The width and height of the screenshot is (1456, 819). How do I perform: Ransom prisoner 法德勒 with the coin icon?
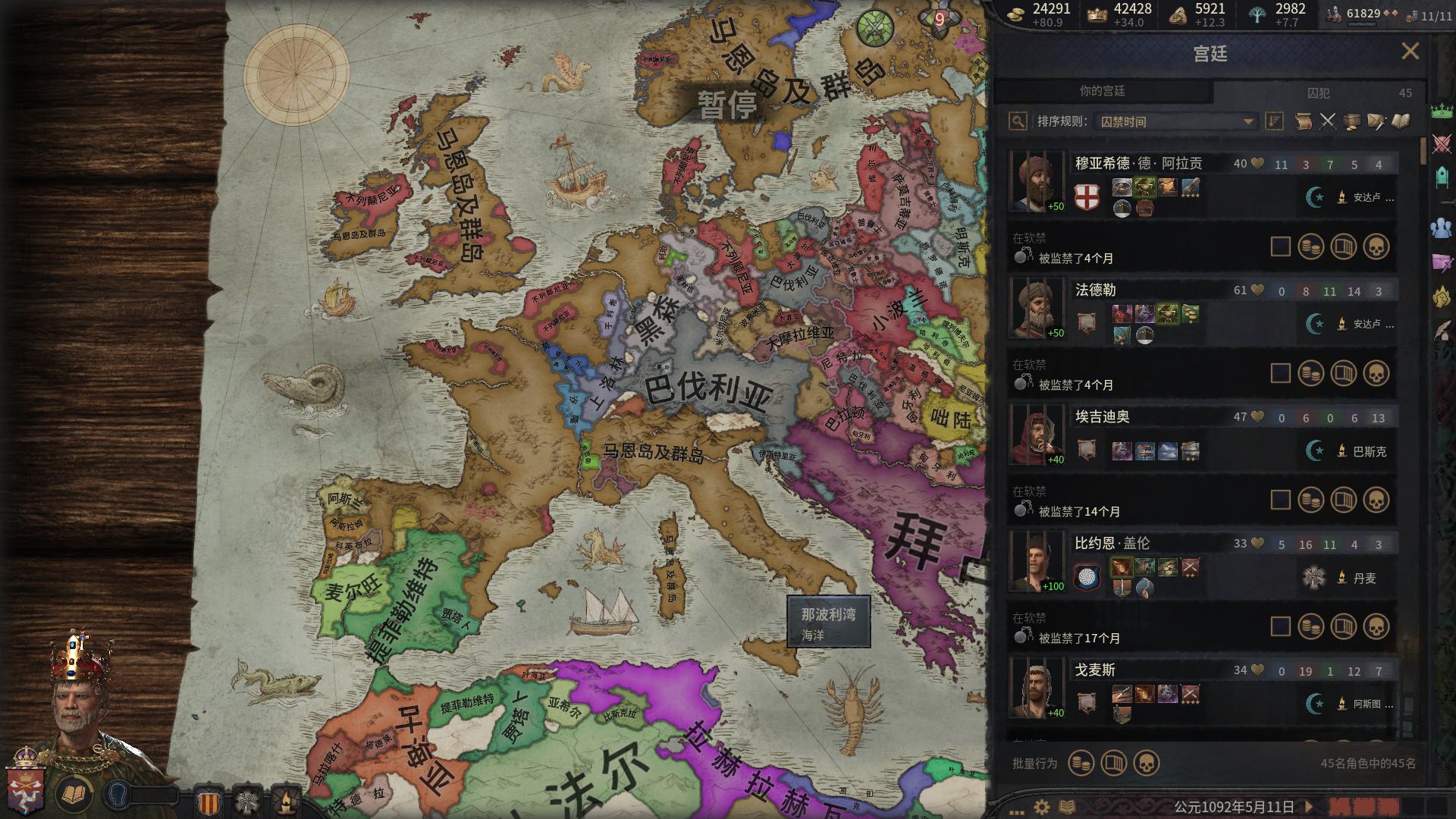pyautogui.click(x=1311, y=373)
